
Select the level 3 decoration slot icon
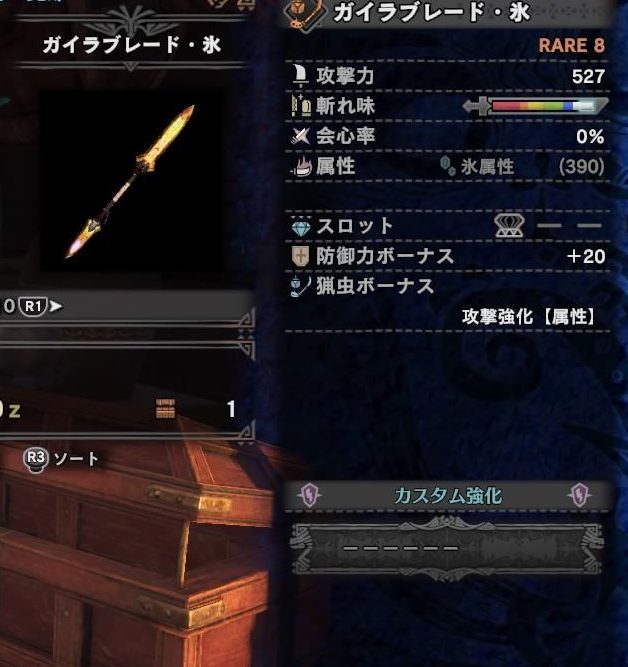[510, 227]
